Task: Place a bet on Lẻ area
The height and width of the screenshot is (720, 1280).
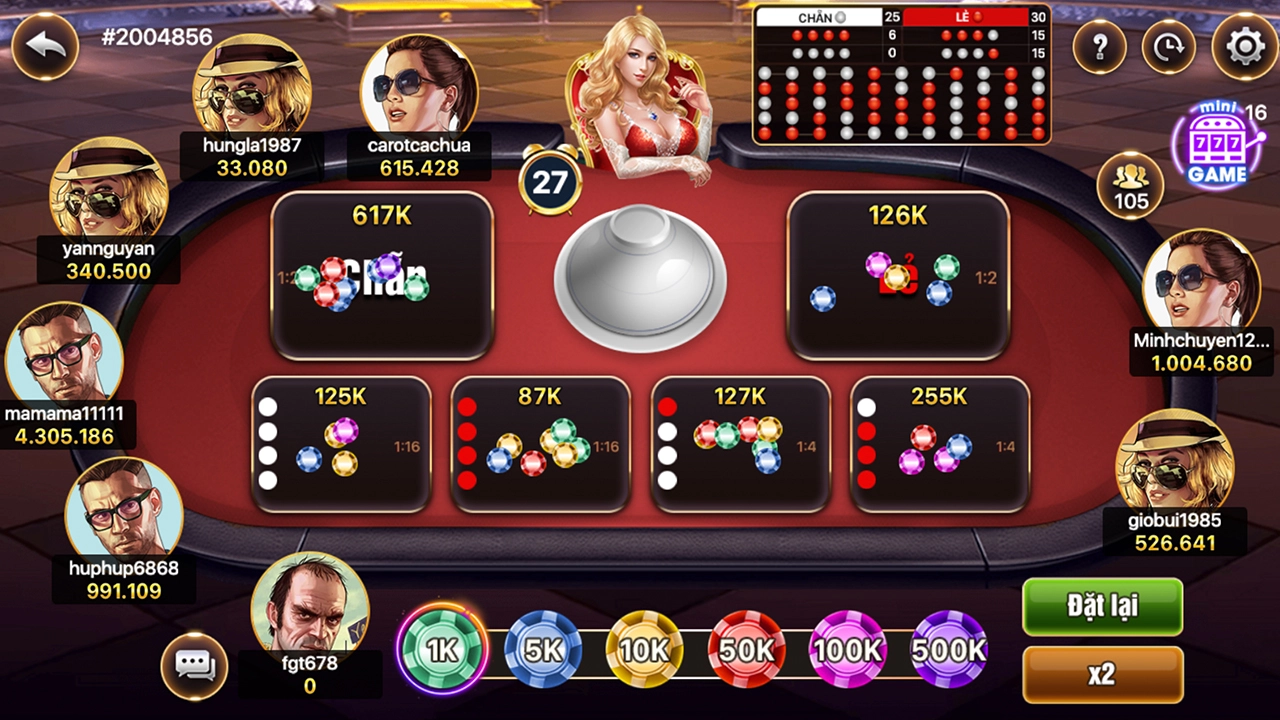Action: coord(897,275)
